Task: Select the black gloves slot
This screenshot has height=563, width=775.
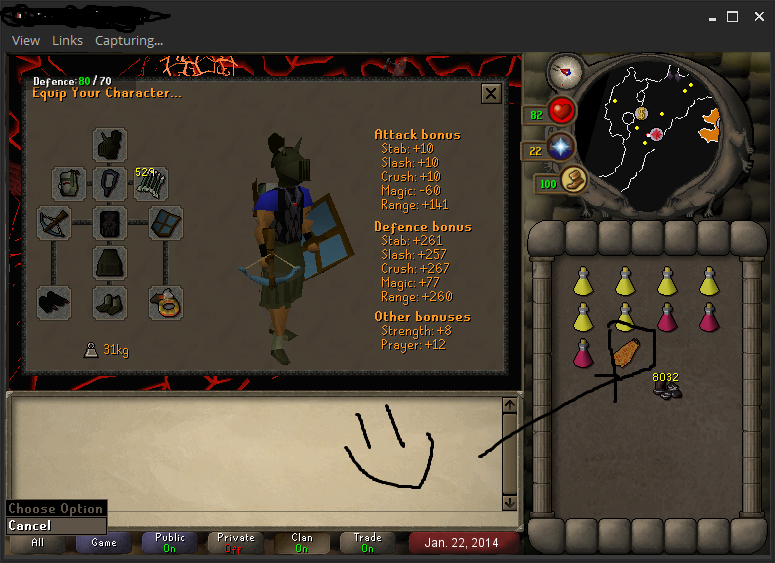Action: [54, 302]
